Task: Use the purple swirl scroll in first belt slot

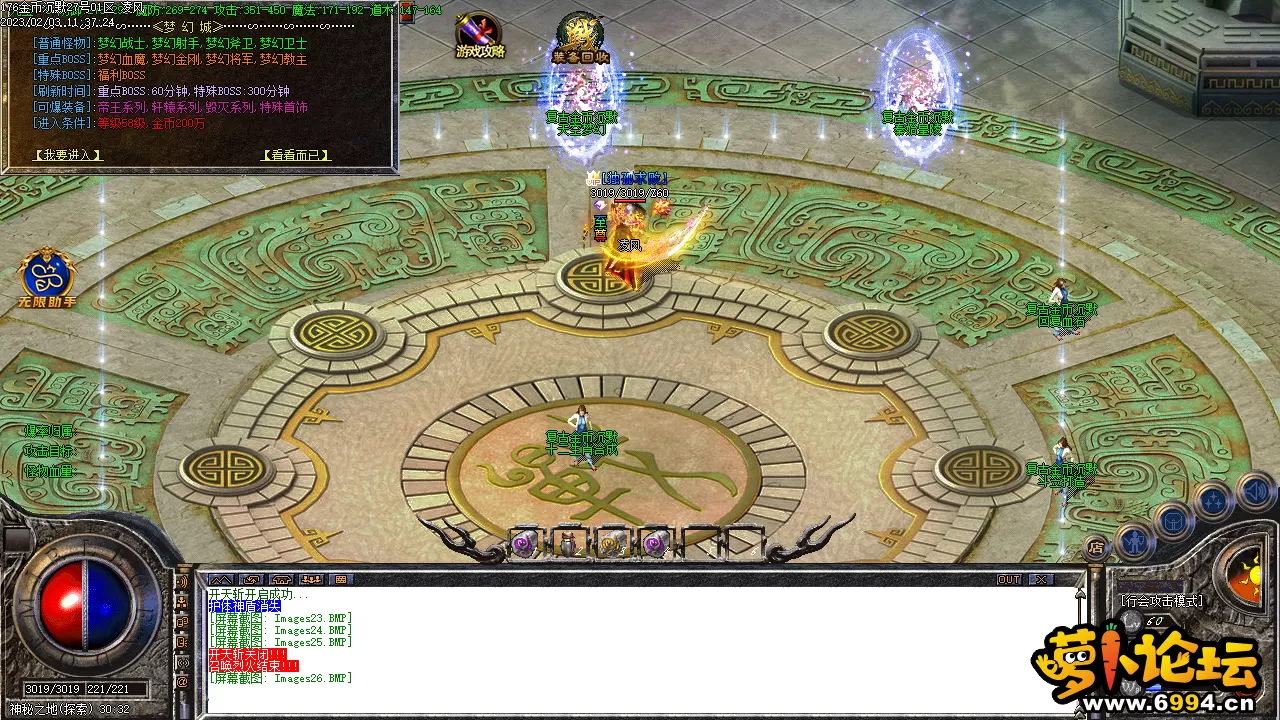Action: click(x=525, y=543)
